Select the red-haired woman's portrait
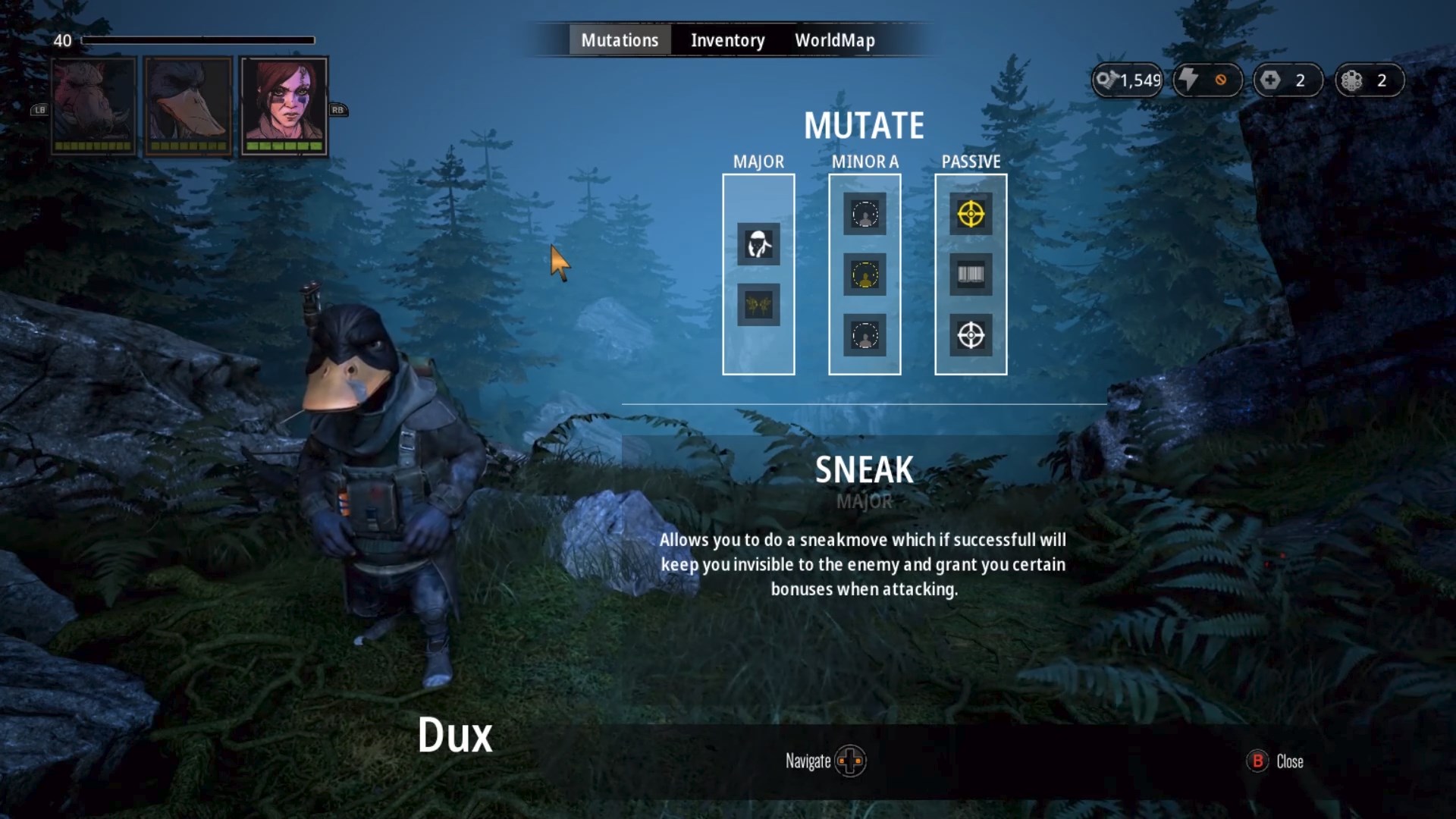 coord(284,105)
